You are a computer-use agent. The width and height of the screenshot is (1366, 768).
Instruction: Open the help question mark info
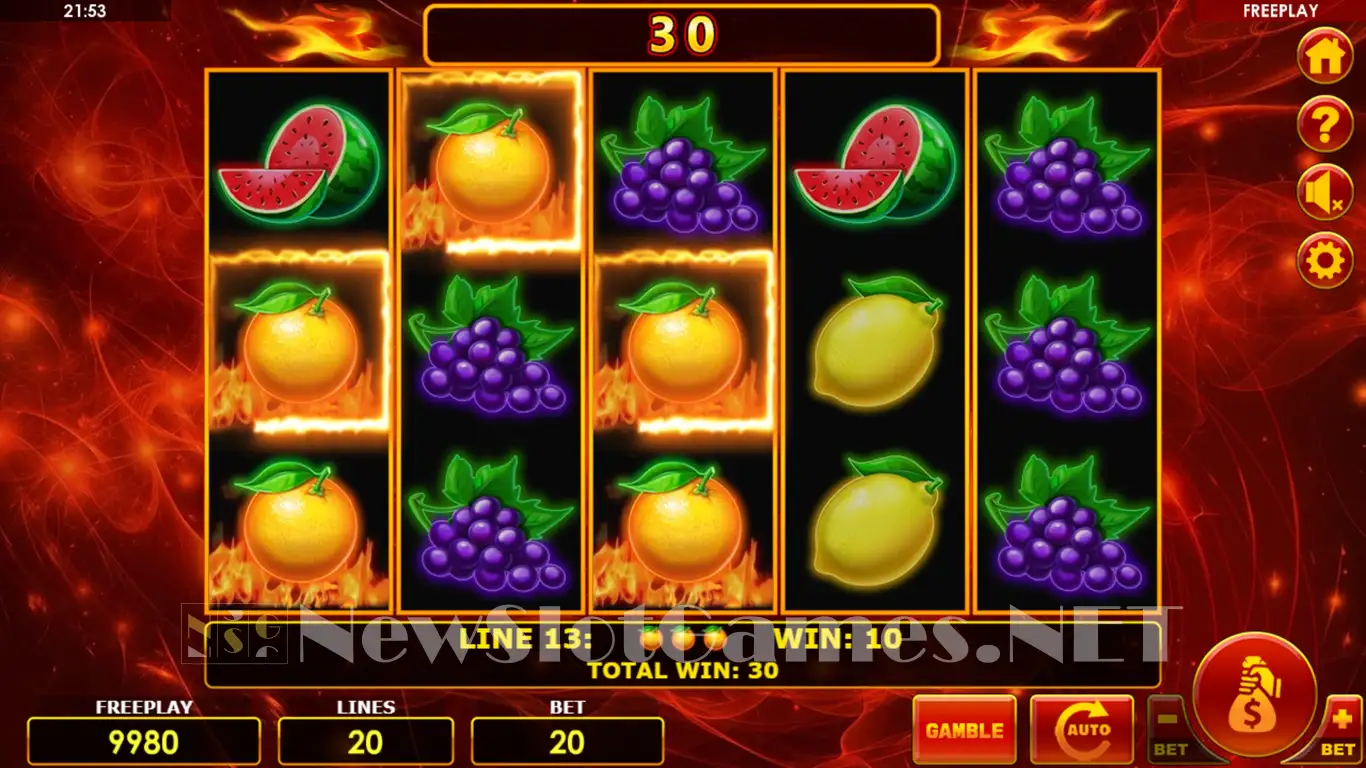[x=1324, y=125]
